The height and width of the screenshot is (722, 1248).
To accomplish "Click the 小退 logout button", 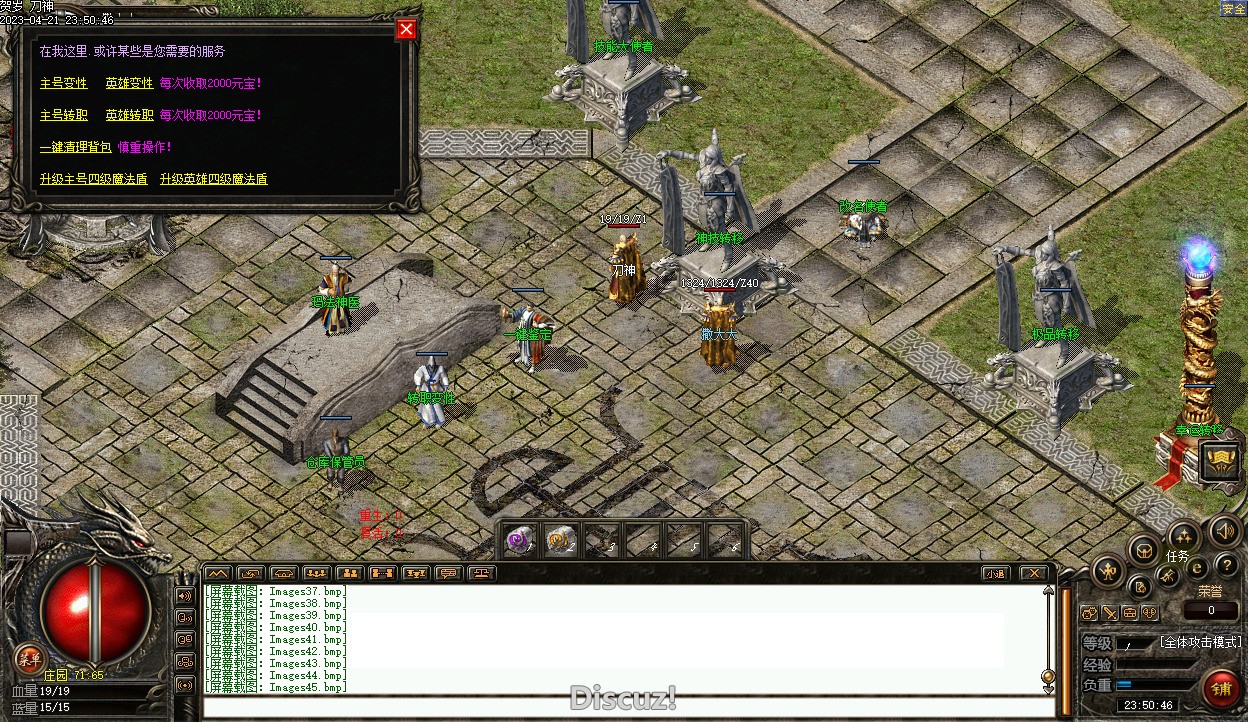I will 994,573.
